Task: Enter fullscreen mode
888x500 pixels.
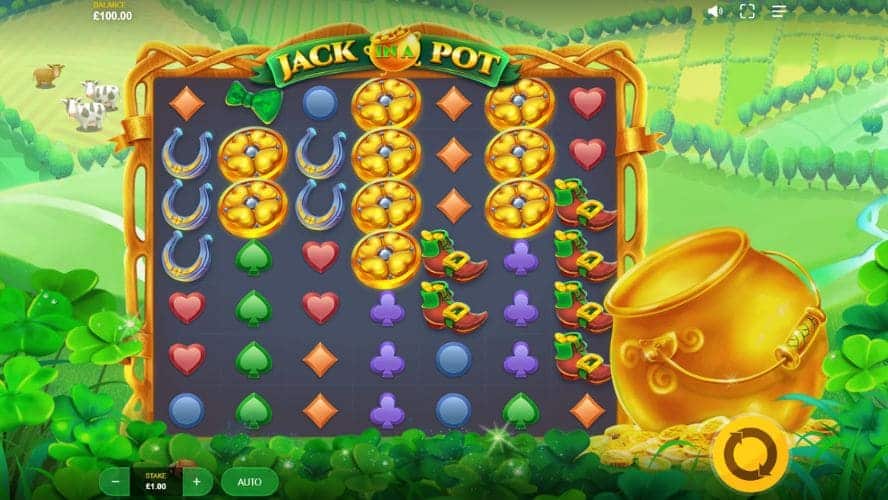Action: [747, 12]
